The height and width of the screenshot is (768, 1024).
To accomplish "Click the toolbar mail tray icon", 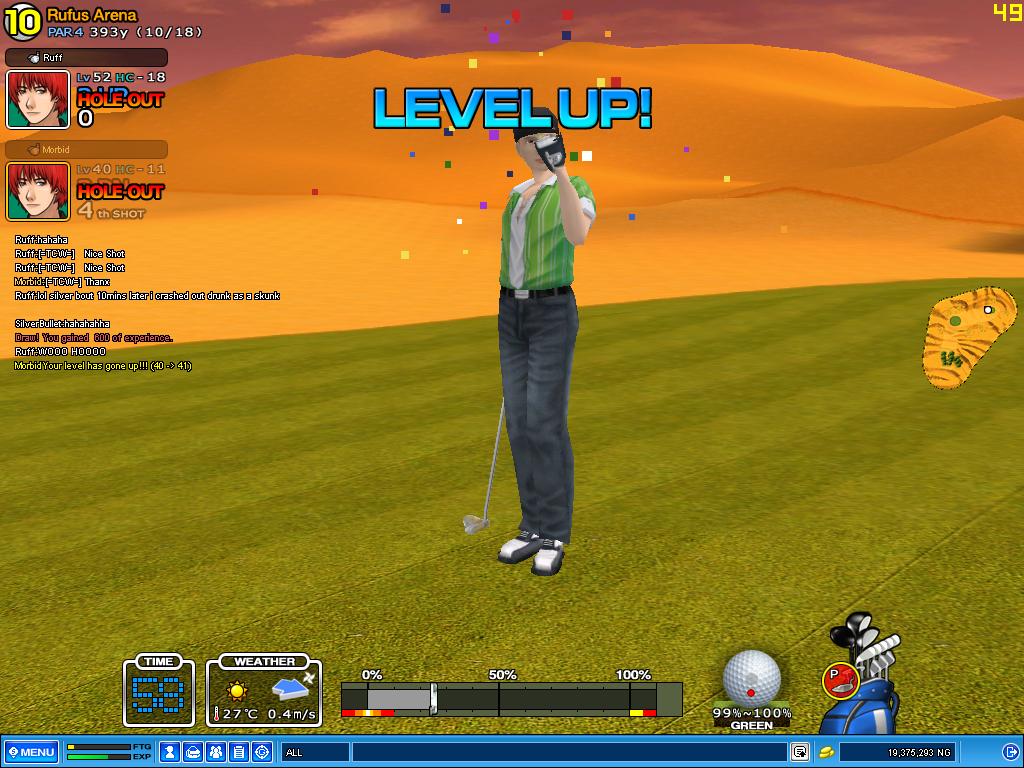I will point(193,752).
